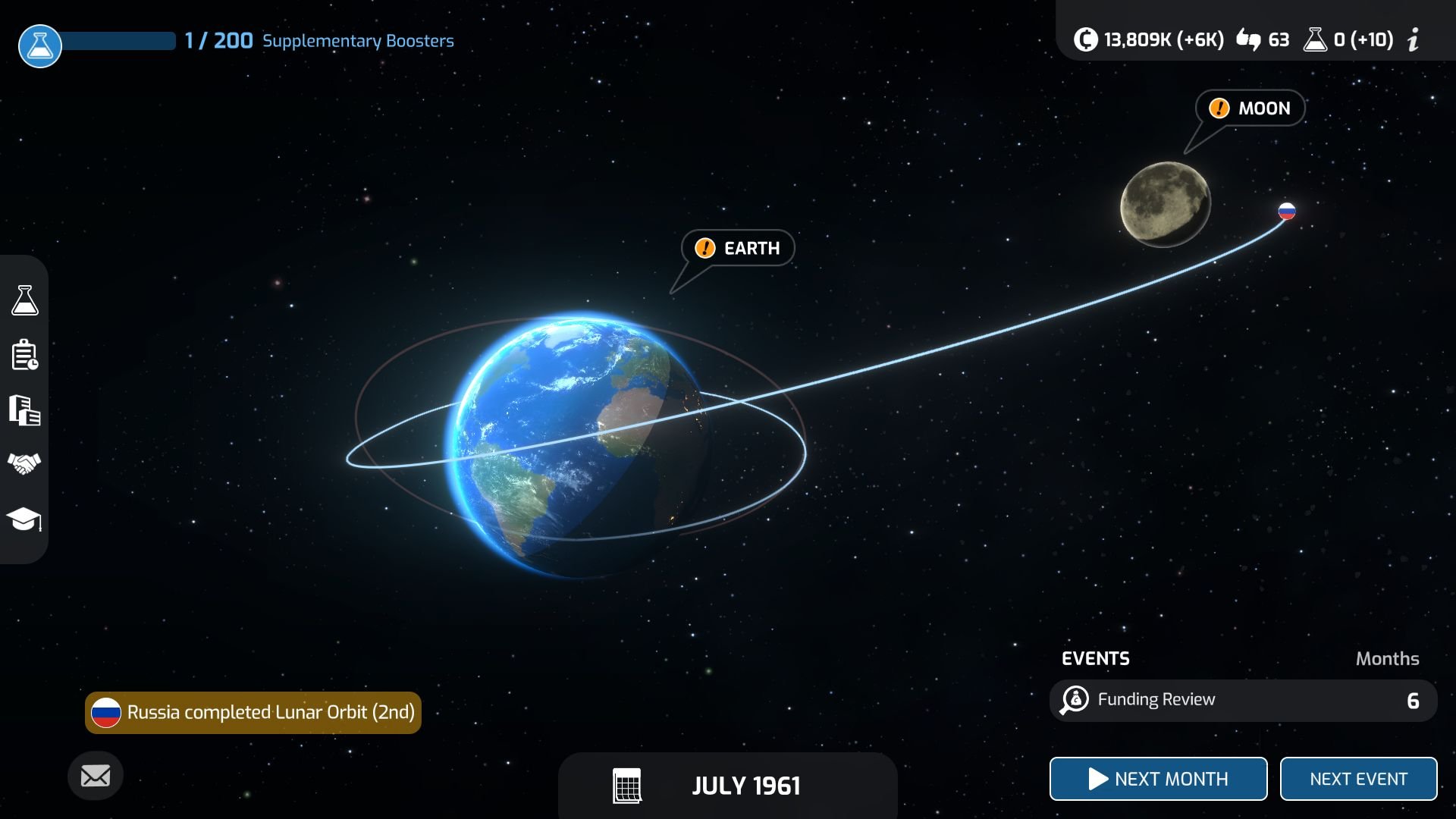The width and height of the screenshot is (1456, 819).
Task: Skip ahead with Next Event
Action: pos(1357,779)
